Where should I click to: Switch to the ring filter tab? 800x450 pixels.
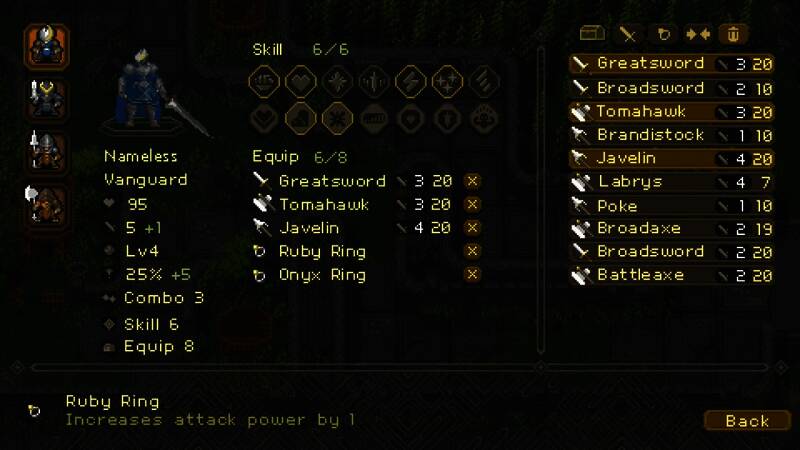tap(665, 34)
